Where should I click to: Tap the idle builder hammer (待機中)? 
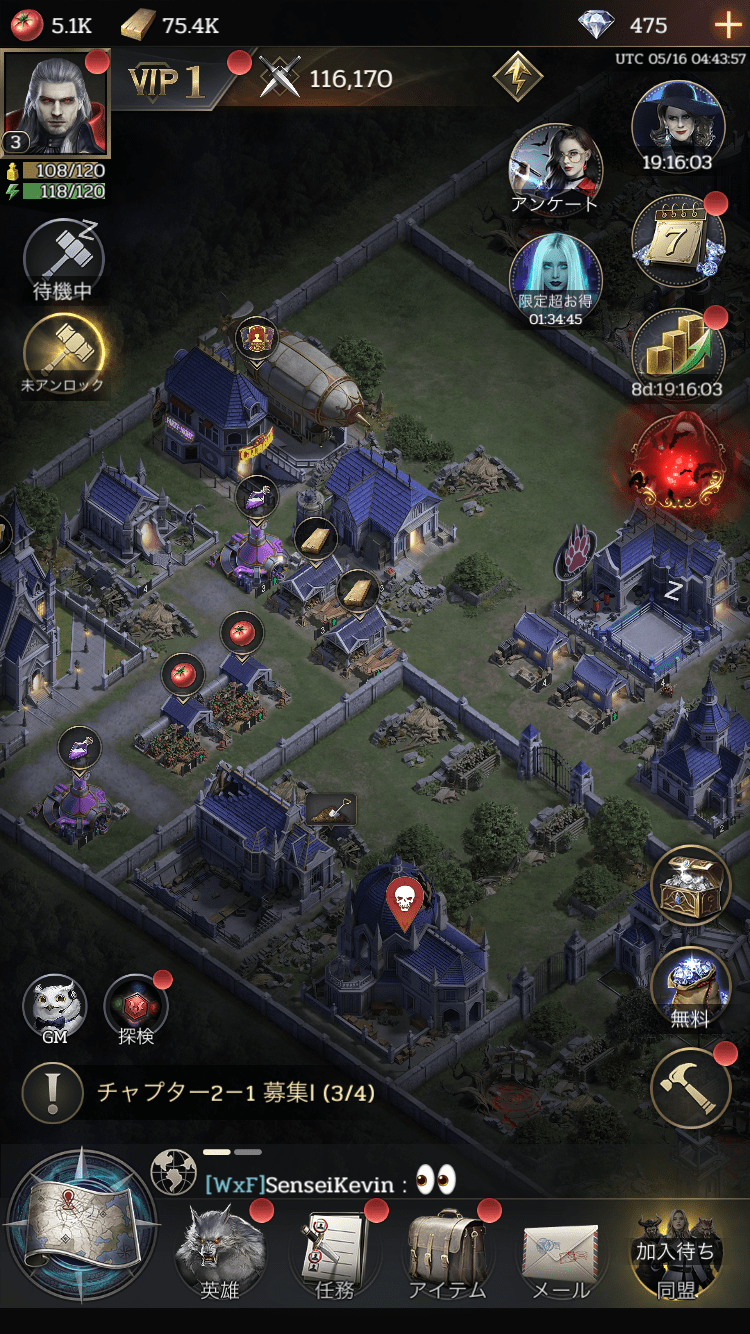tap(63, 259)
